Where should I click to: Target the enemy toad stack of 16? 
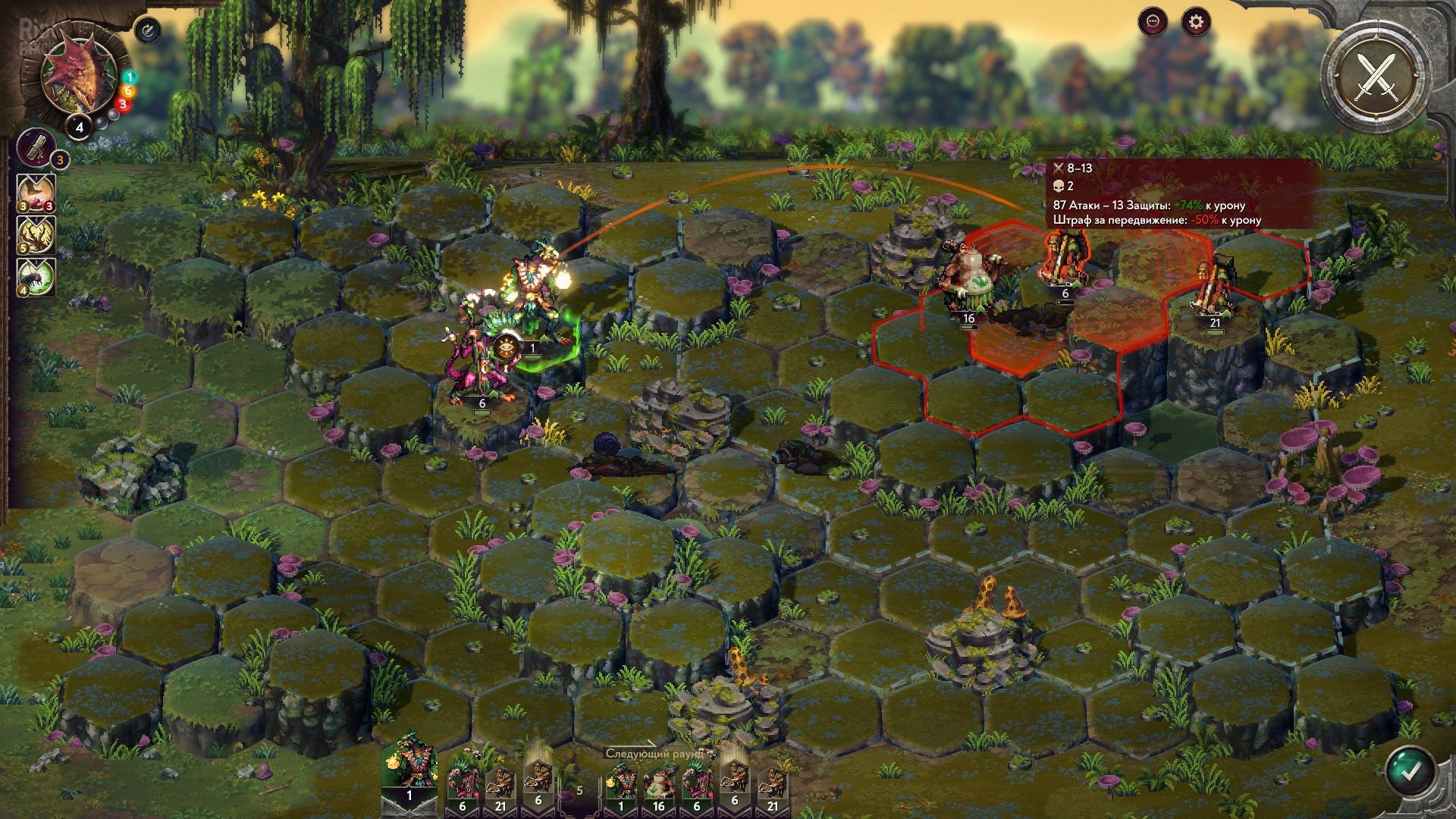click(x=968, y=281)
